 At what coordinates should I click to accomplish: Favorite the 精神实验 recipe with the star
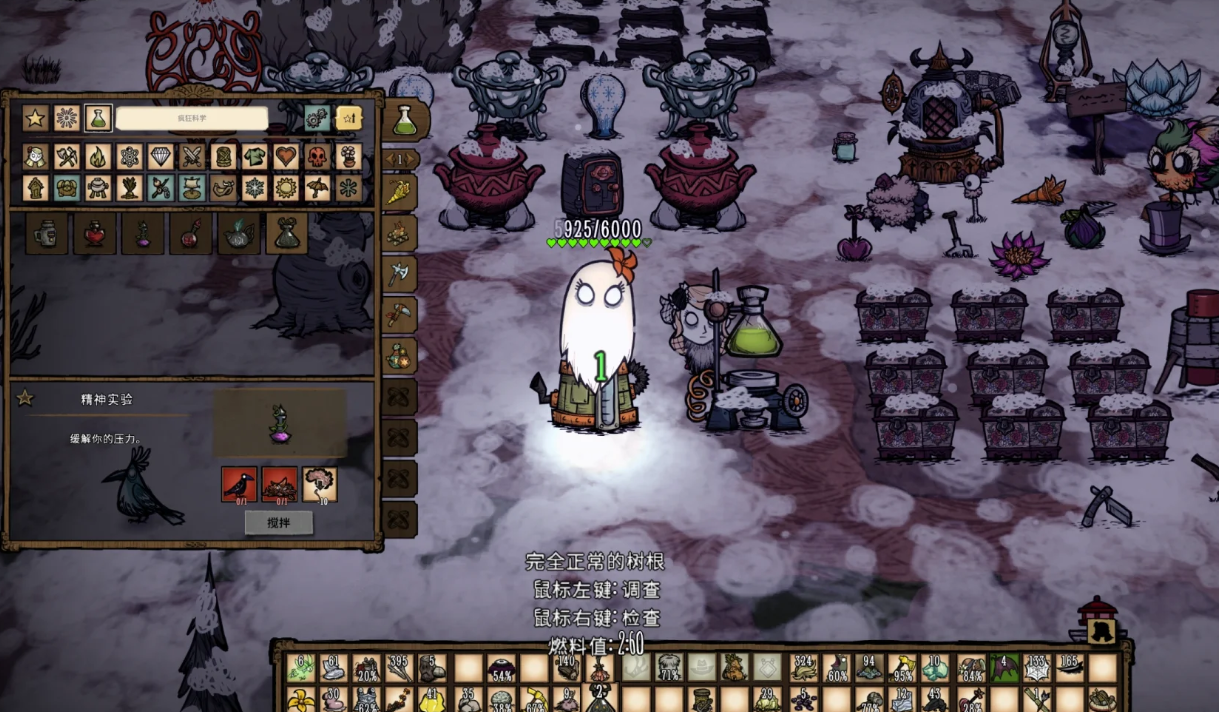25,398
